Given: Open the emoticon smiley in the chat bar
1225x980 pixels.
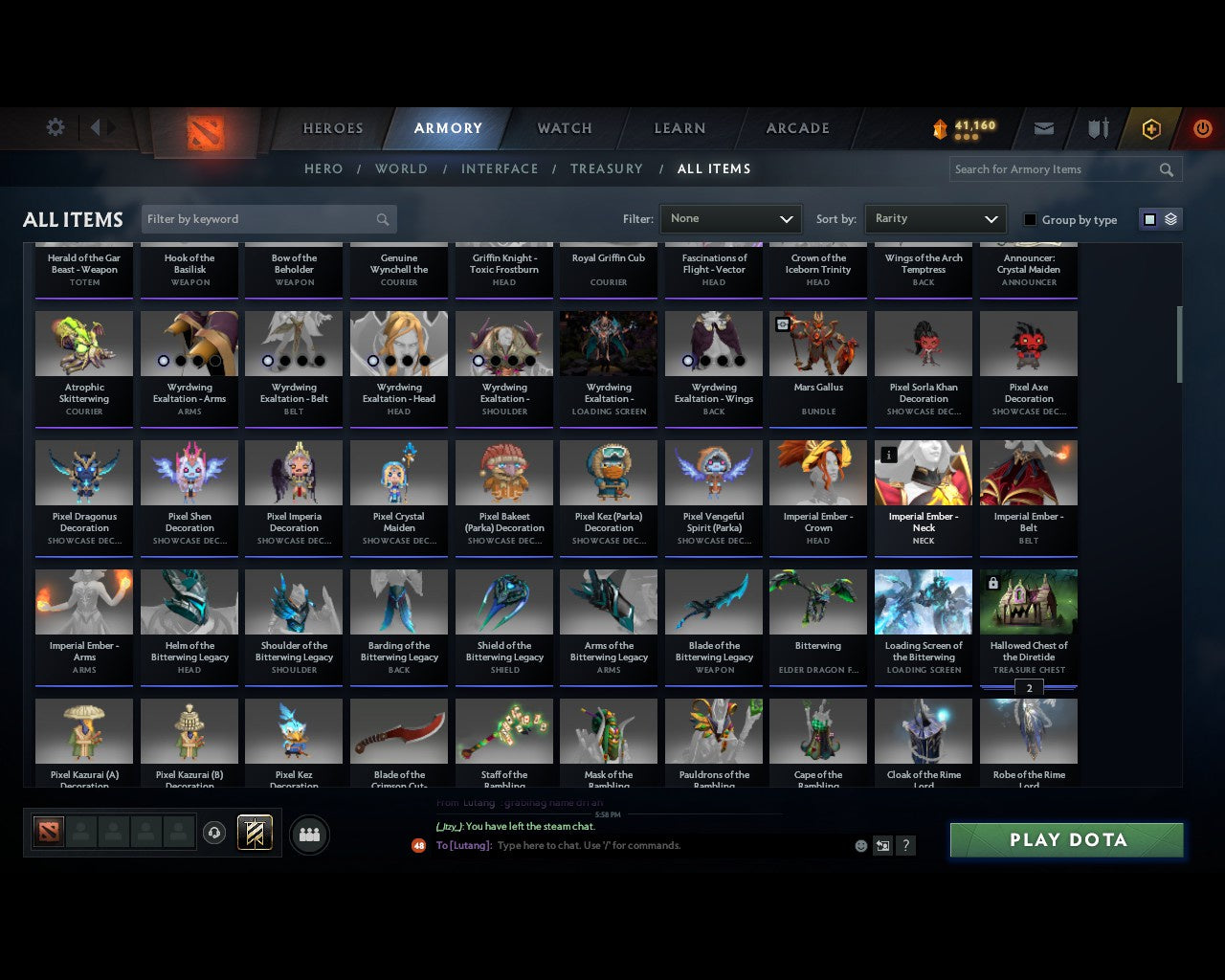Looking at the screenshot, I should coord(859,846).
